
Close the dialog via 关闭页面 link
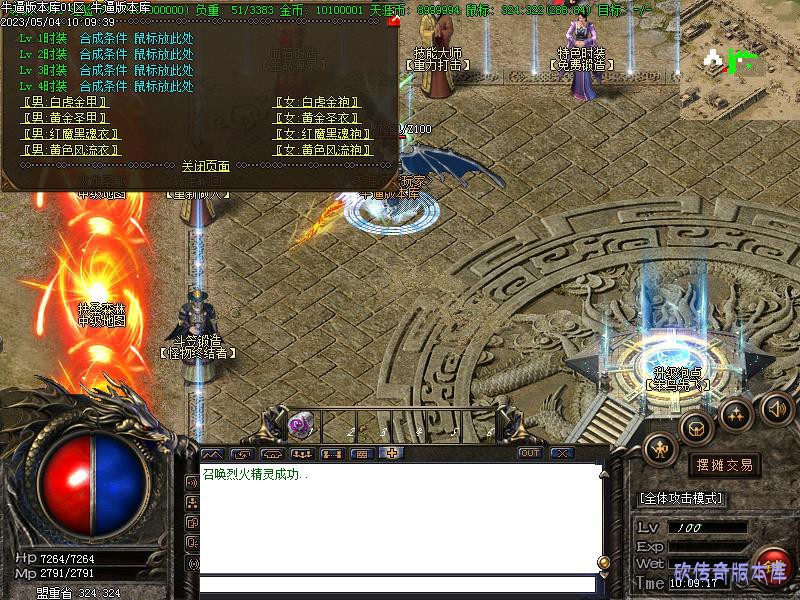(206, 166)
